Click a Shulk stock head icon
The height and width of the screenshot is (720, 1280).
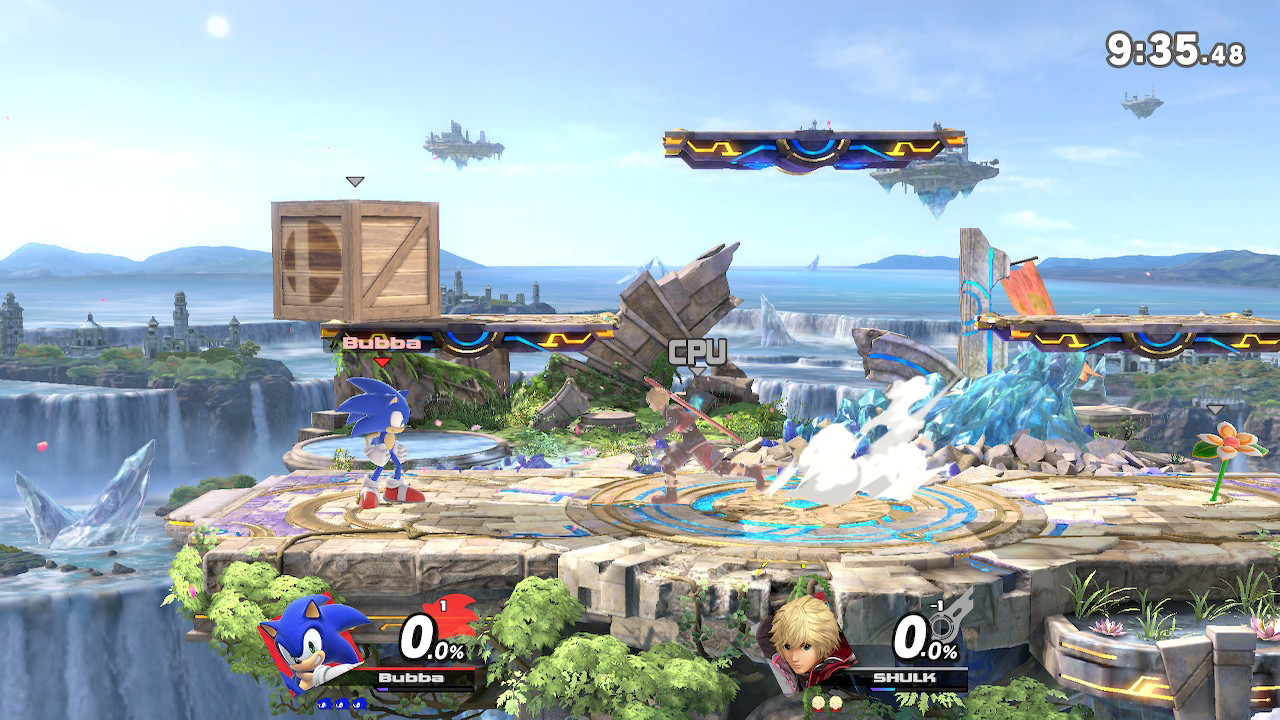(818, 703)
